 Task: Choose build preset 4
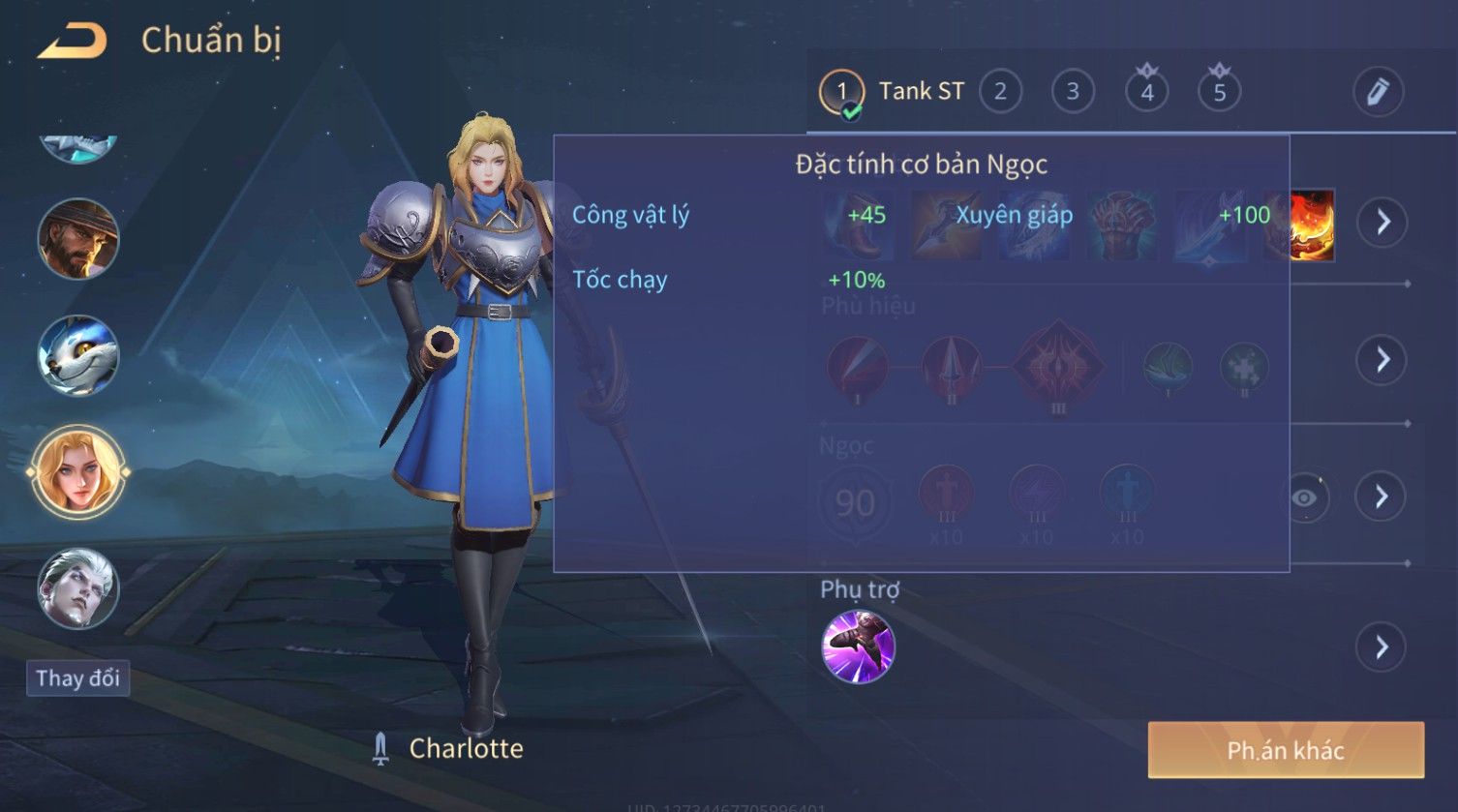[x=1146, y=92]
